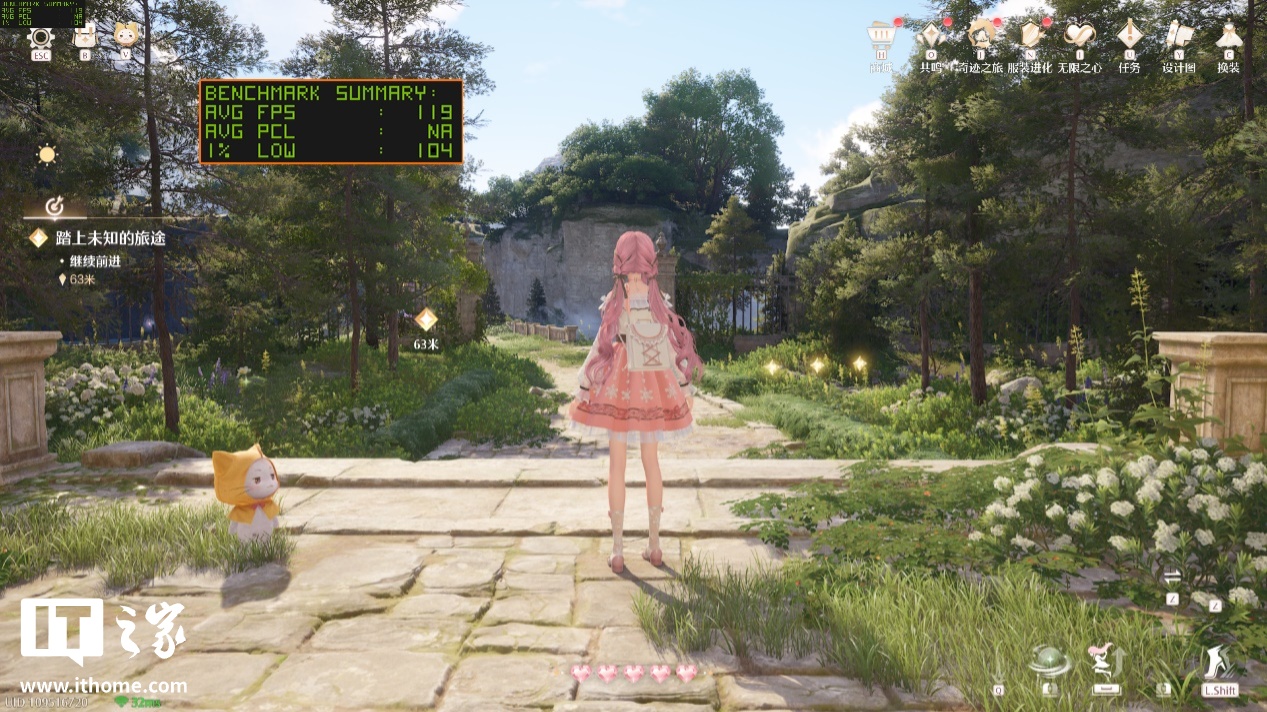Image resolution: width=1267 pixels, height=712 pixels.
Task: Activate the sprint boot ability
Action: [x=1220, y=663]
